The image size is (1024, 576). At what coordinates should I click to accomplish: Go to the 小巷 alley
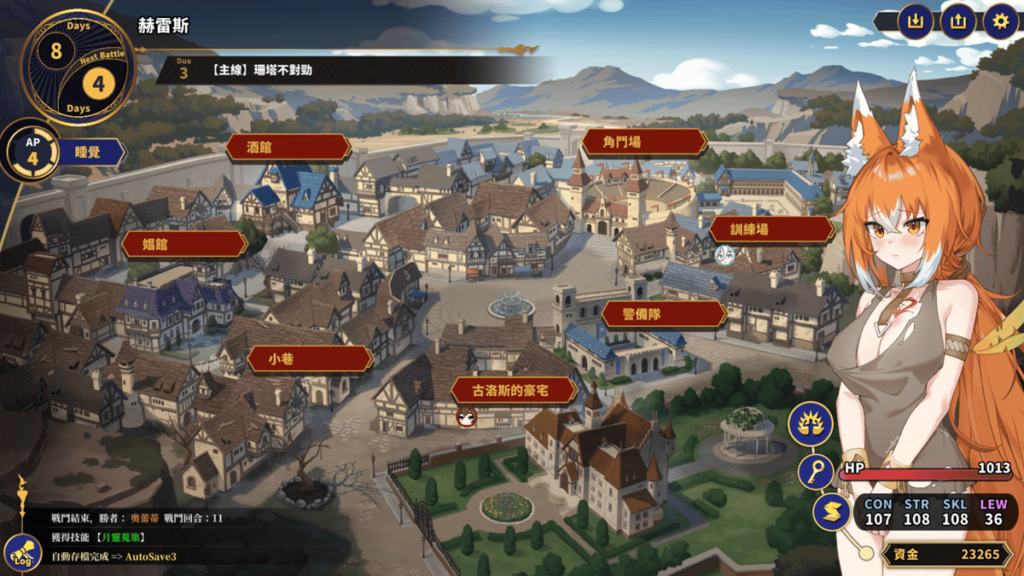296,359
